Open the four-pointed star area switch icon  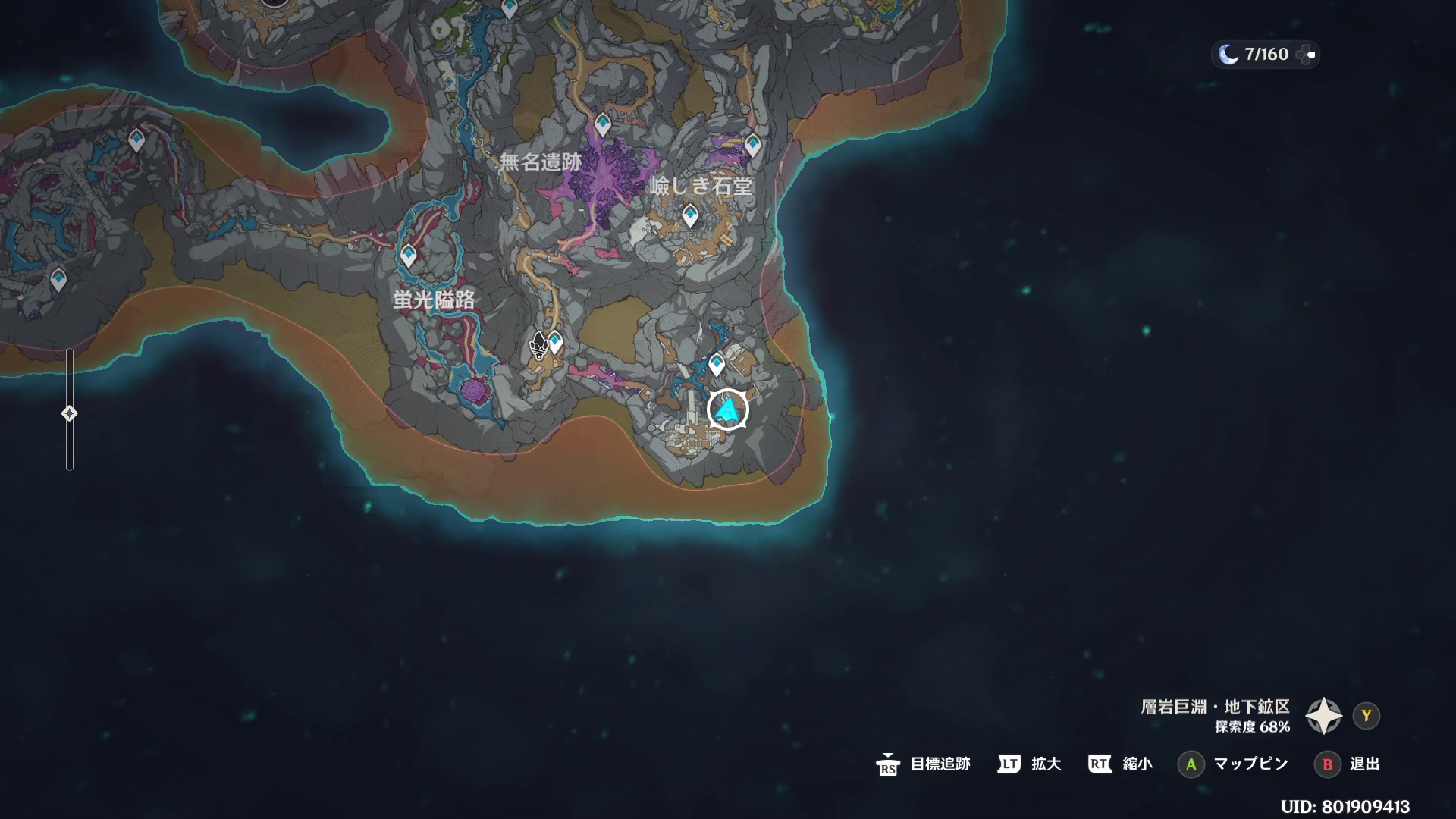point(1323,716)
